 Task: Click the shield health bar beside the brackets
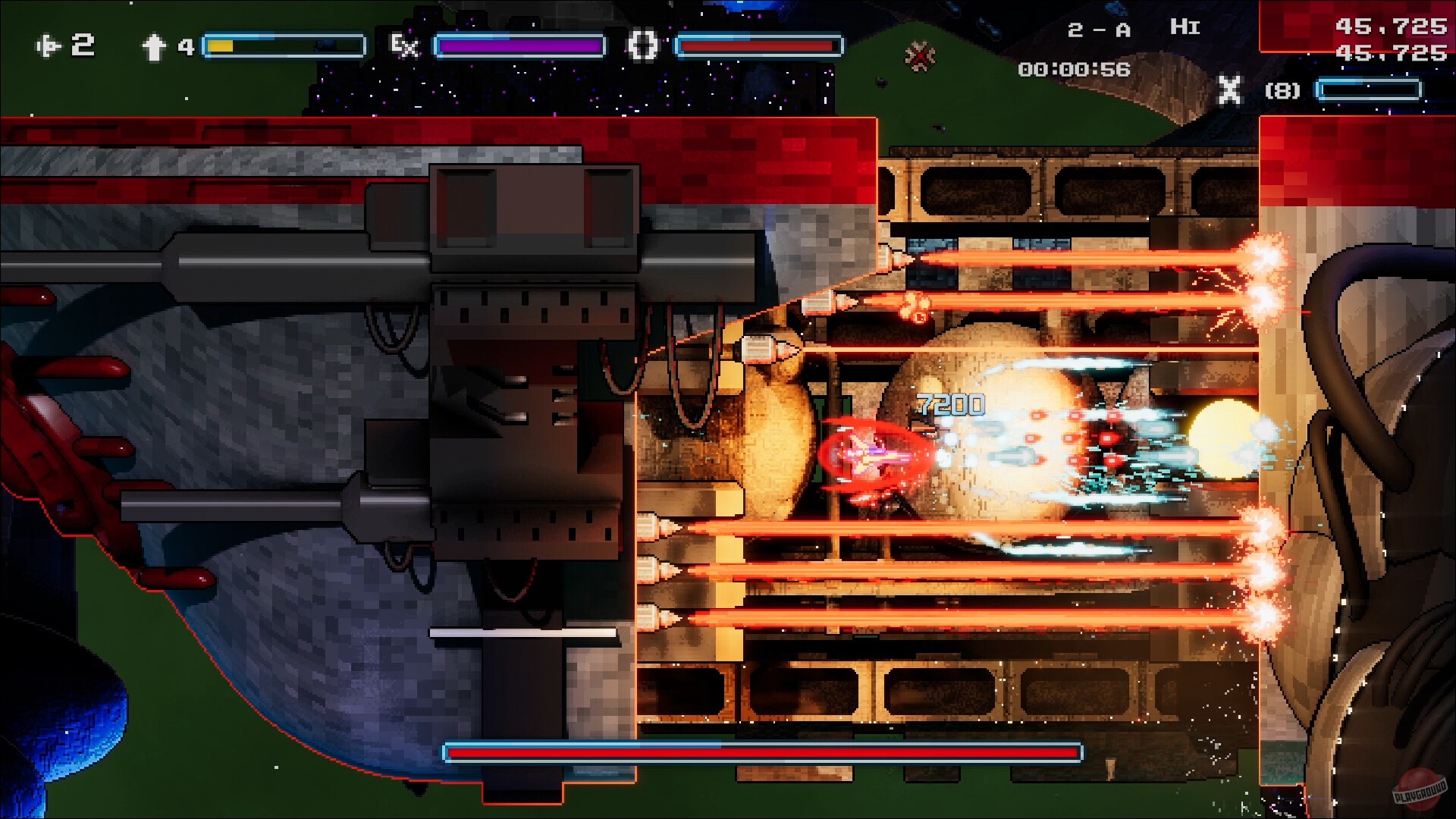coord(758,47)
